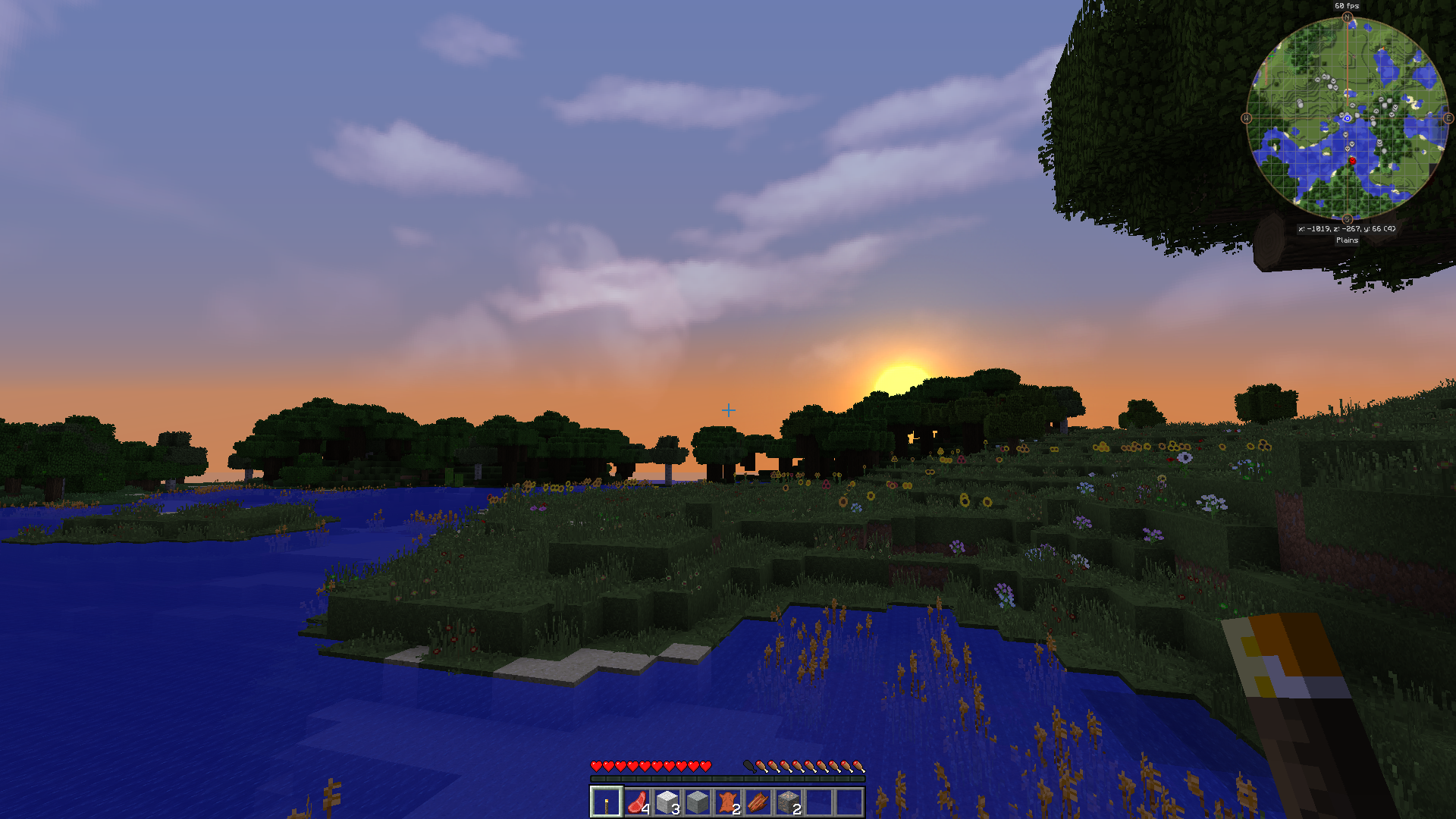The image size is (1456, 819).
Task: Select the single smooth stone hotbar slot
Action: (698, 801)
